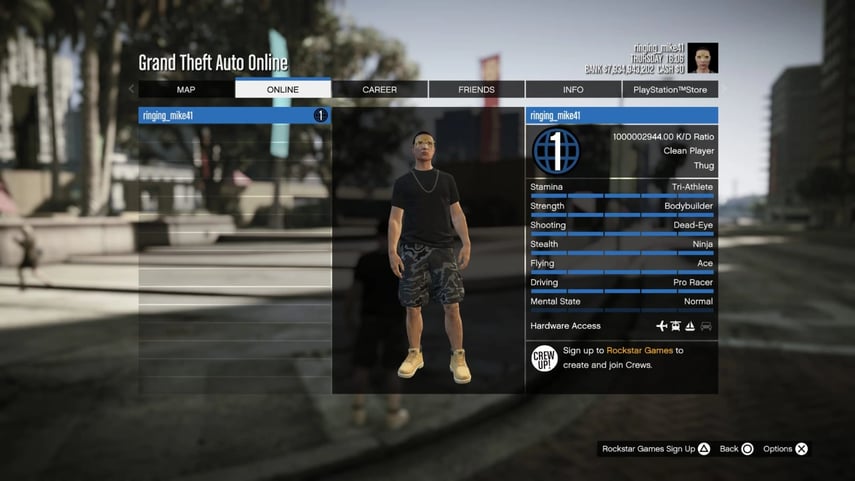Switch to the MAP tab

pyautogui.click(x=186, y=90)
